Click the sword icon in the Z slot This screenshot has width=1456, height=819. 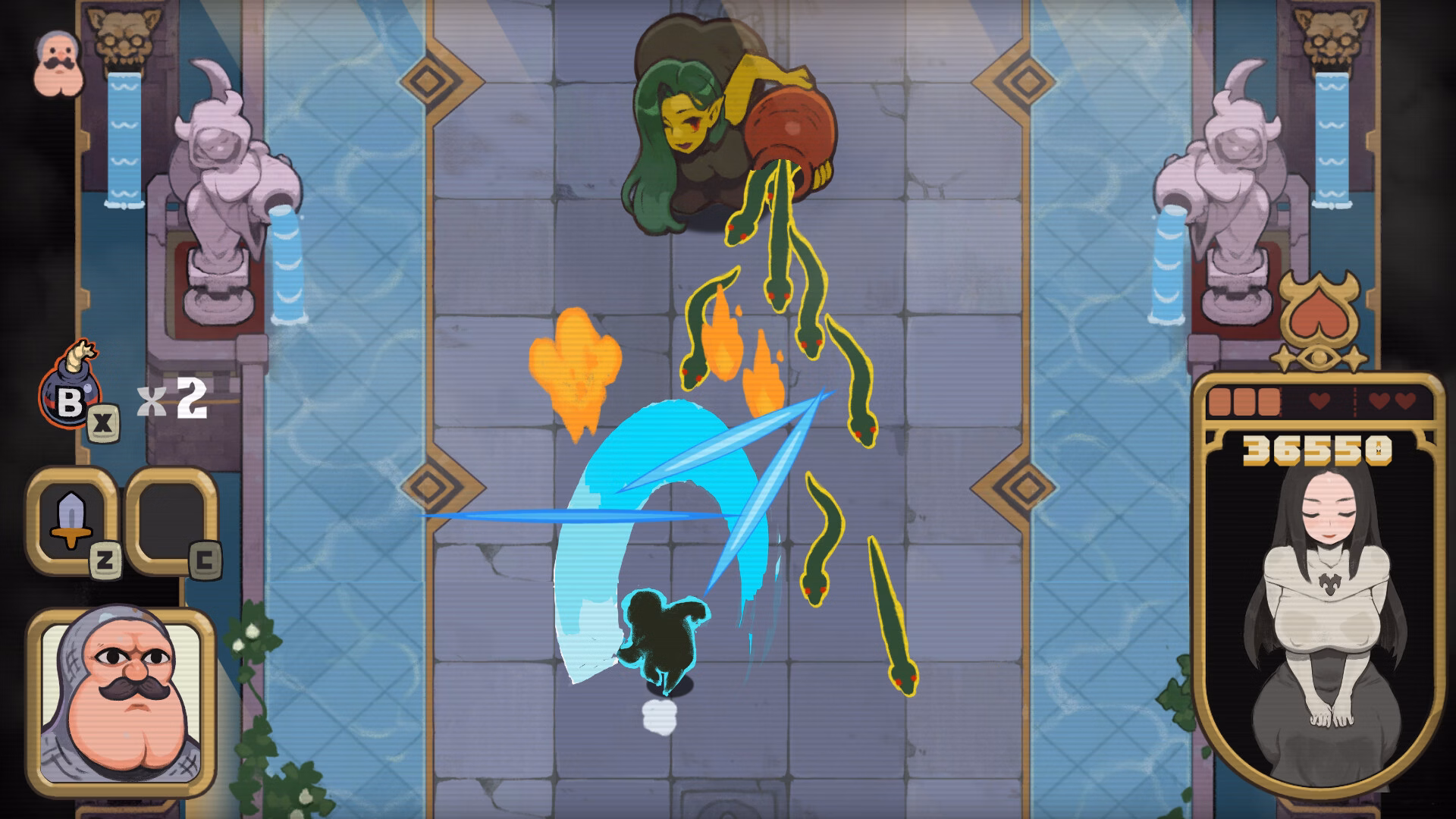71,519
